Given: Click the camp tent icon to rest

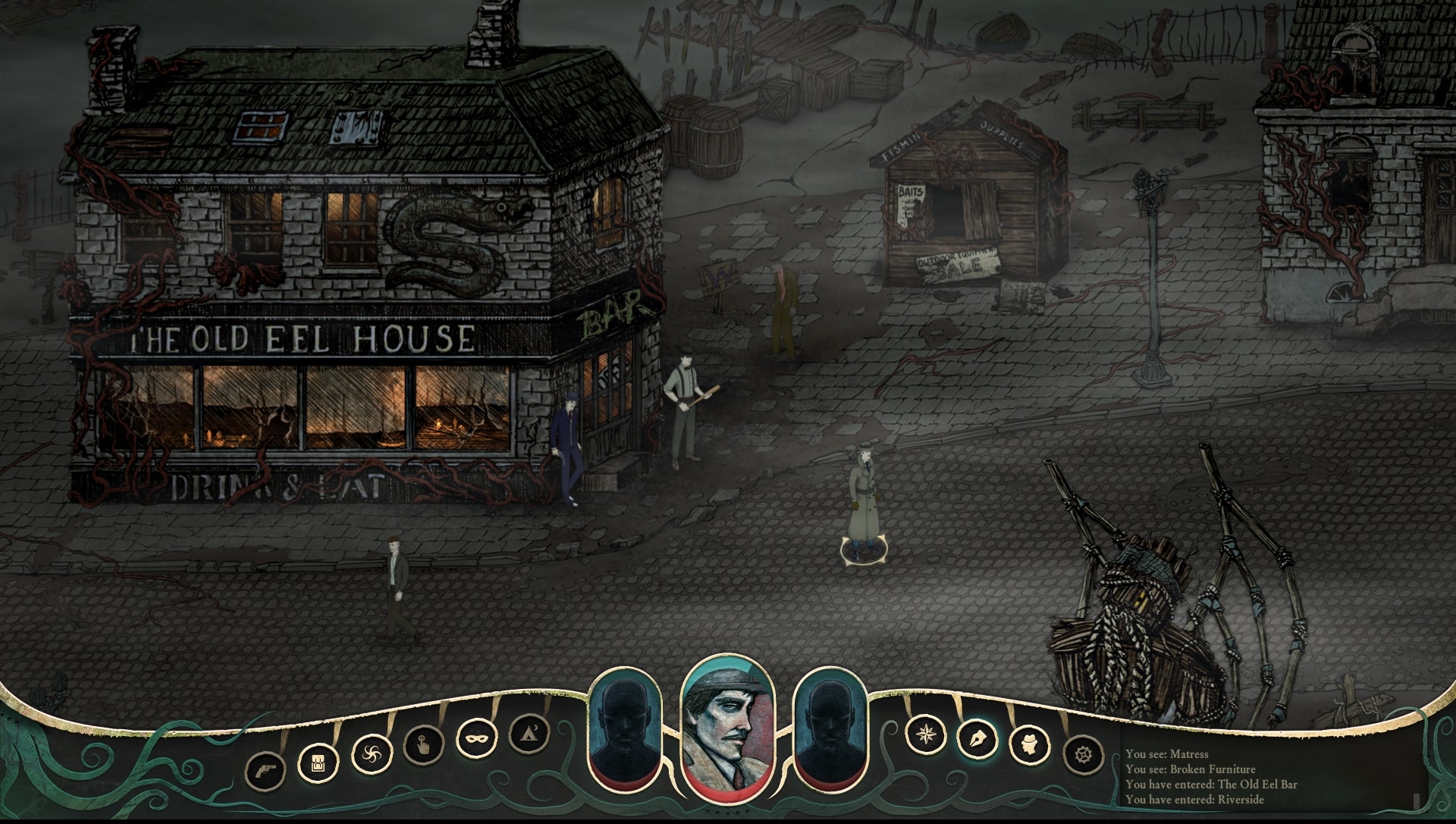Looking at the screenshot, I should pos(529,734).
